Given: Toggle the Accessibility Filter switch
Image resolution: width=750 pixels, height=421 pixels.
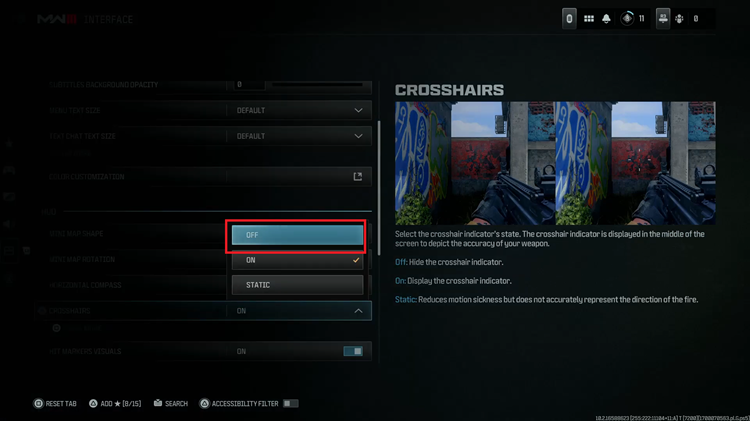Looking at the screenshot, I should (x=290, y=404).
